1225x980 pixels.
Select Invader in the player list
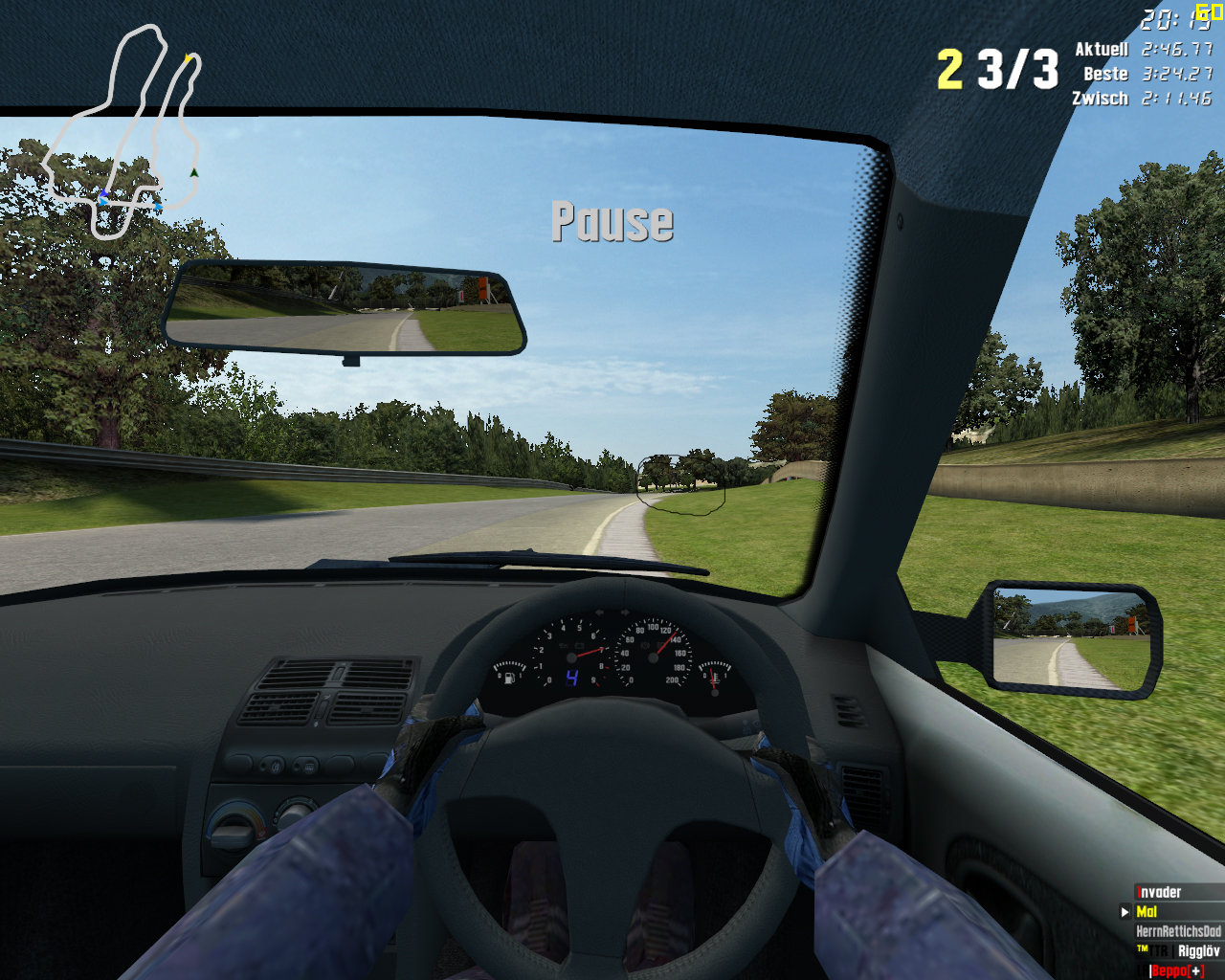pos(1160,892)
